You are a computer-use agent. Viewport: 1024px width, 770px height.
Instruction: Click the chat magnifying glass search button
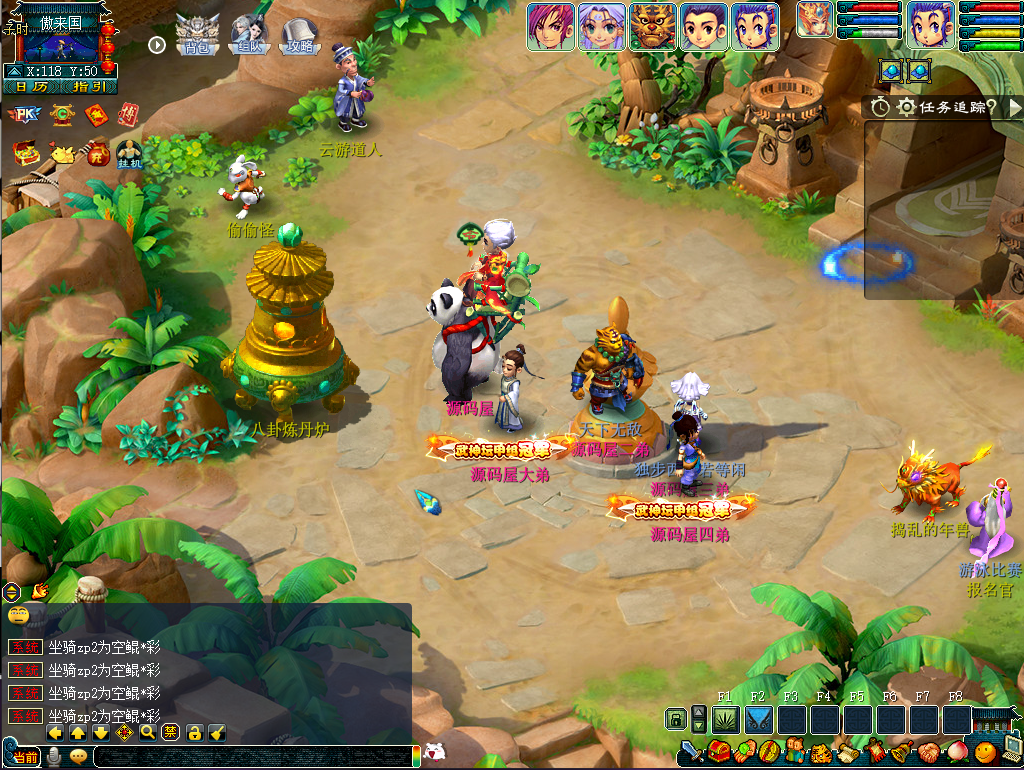[x=148, y=733]
